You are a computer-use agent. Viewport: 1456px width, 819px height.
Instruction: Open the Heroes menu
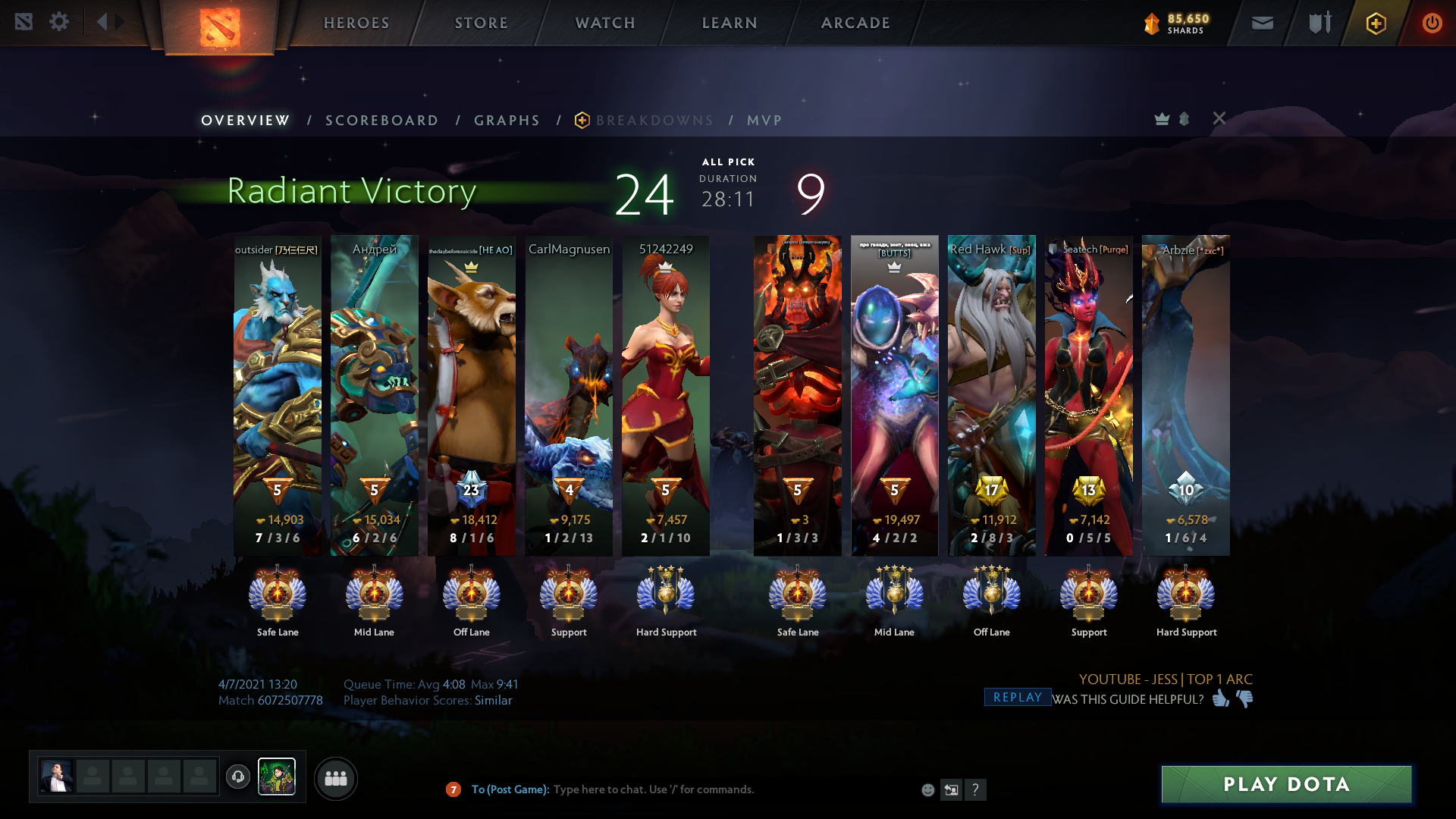click(x=356, y=23)
